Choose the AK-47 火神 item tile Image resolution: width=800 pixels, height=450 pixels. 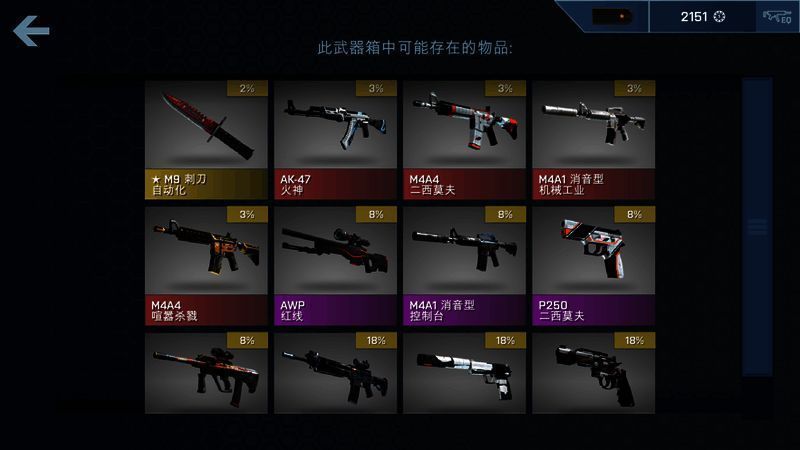tap(335, 139)
